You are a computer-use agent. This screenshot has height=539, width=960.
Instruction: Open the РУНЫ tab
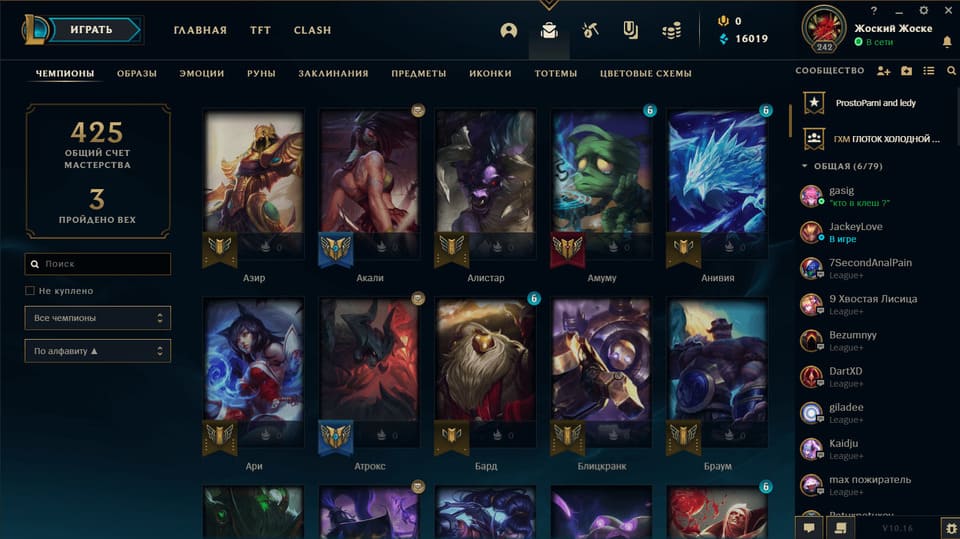(261, 73)
